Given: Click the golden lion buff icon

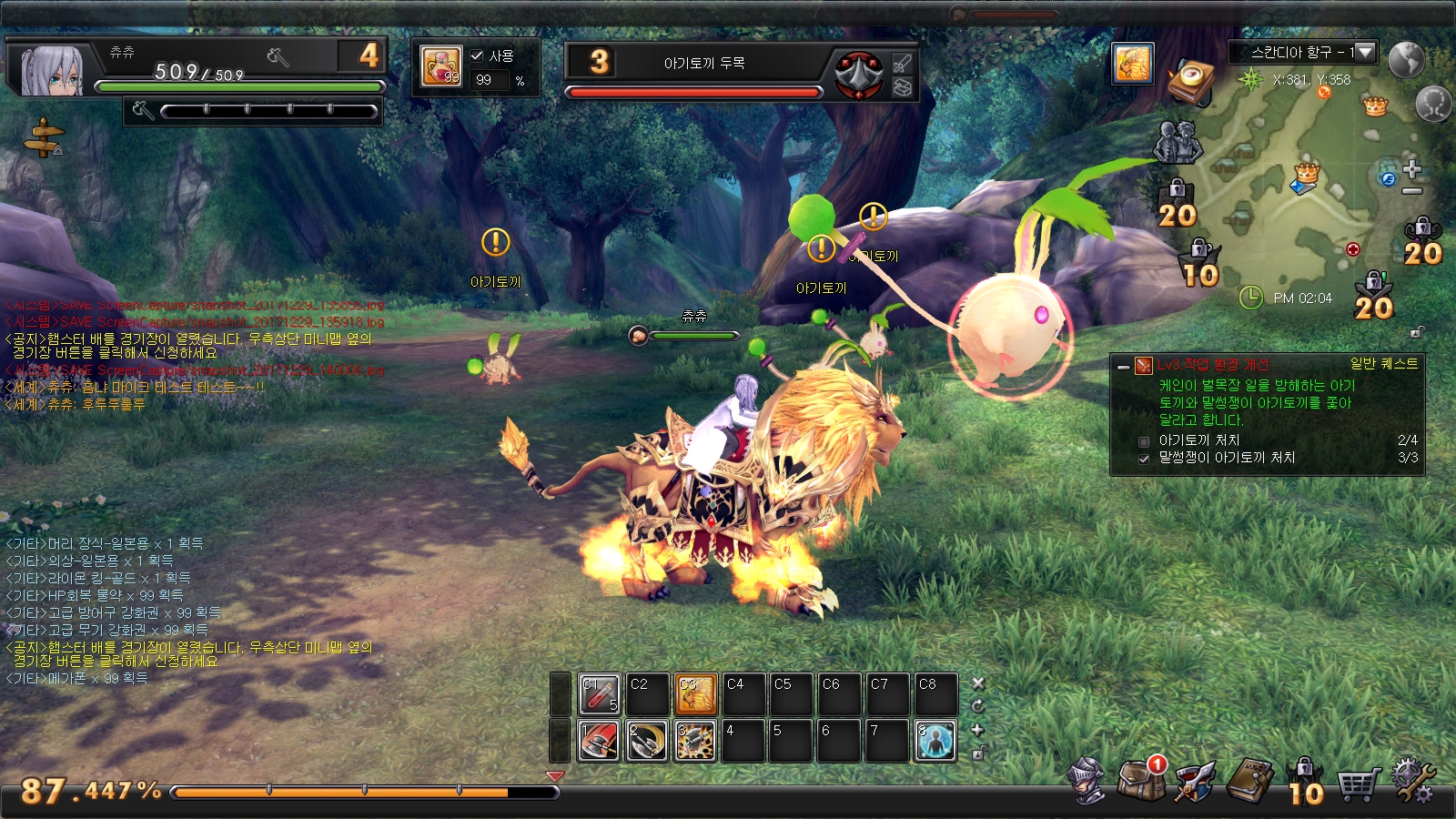Looking at the screenshot, I should pyautogui.click(x=1133, y=63).
